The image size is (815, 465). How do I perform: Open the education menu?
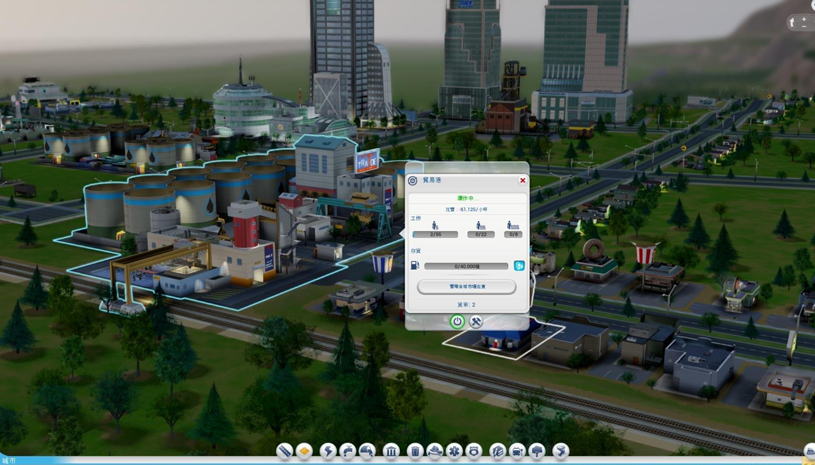pos(497,452)
